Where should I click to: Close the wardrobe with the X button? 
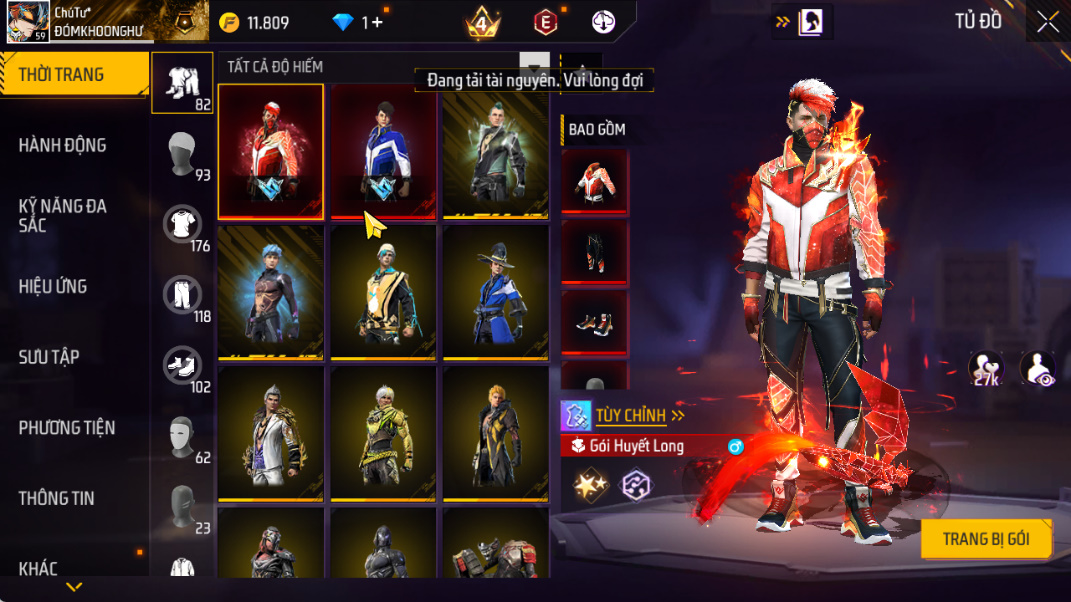1047,22
